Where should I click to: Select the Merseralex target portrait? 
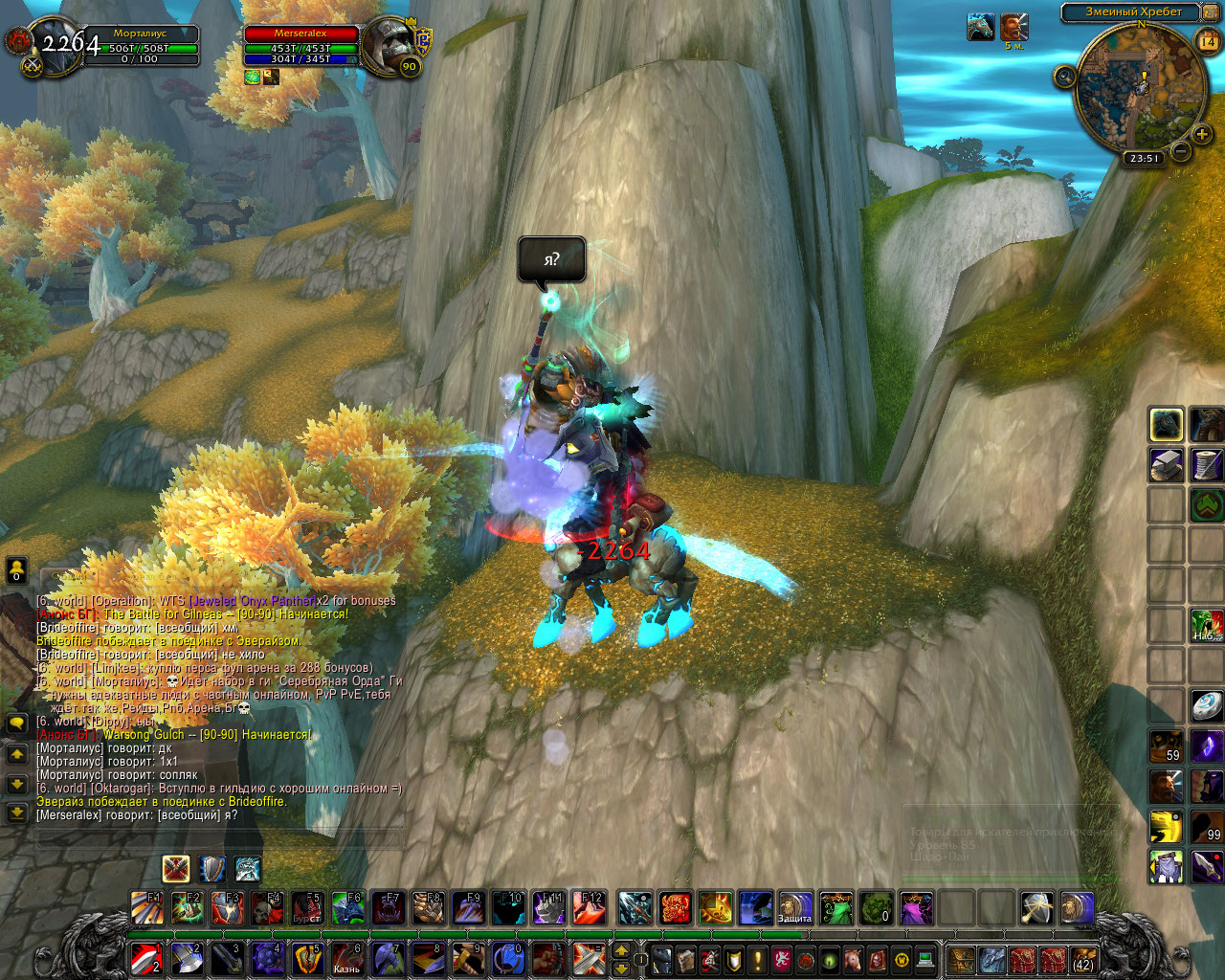pos(389,43)
